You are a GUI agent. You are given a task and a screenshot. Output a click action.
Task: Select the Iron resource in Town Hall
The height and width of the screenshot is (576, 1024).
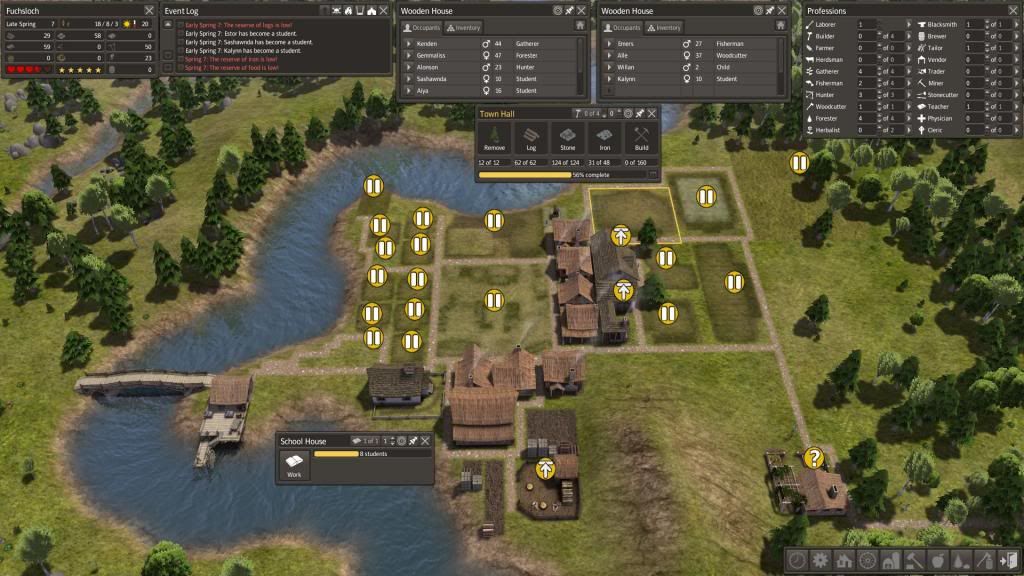tap(604, 139)
